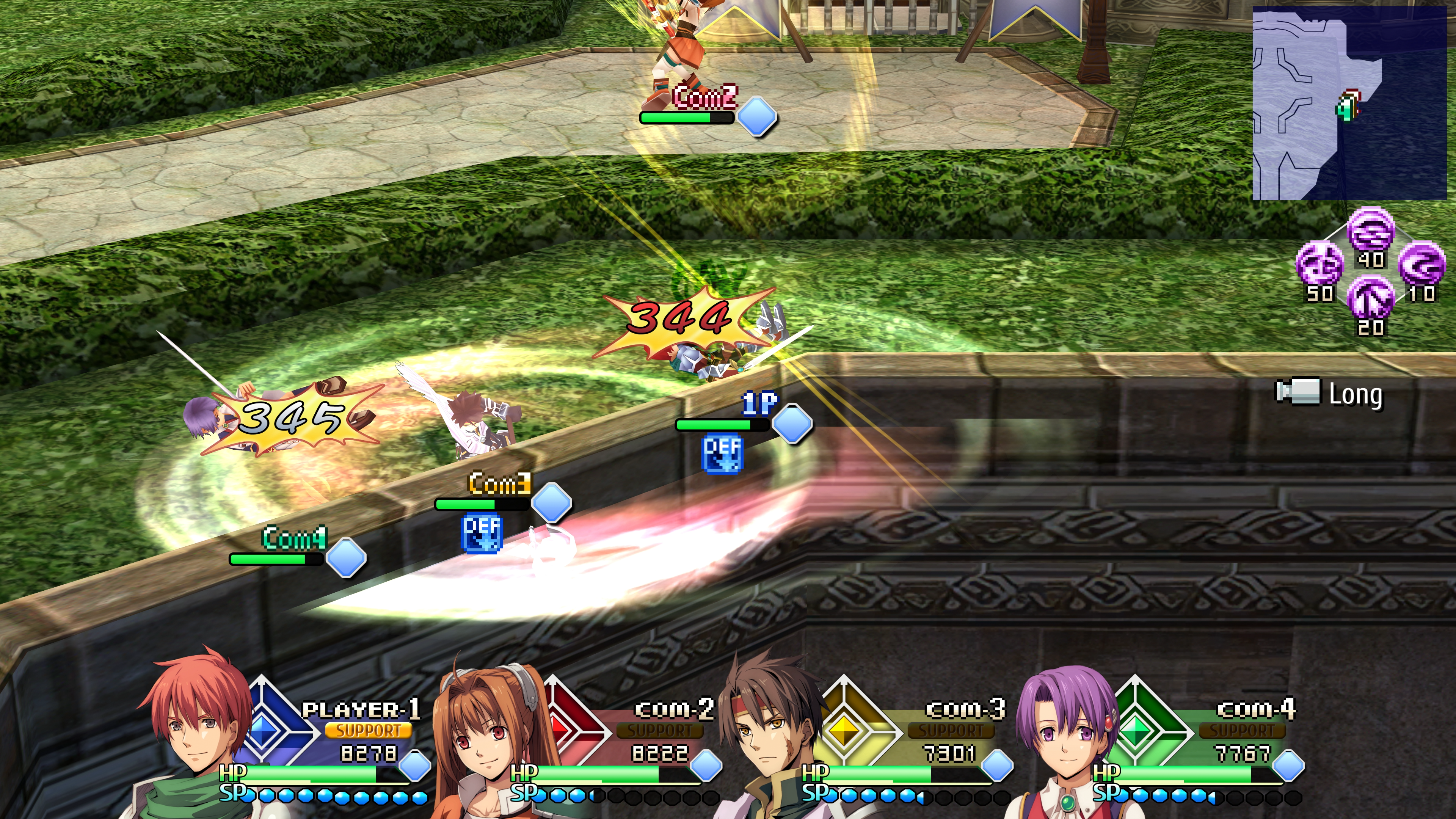Image resolution: width=1456 pixels, height=819 pixels.
Task: Open the minimap in the corner
Action: tap(1349, 104)
